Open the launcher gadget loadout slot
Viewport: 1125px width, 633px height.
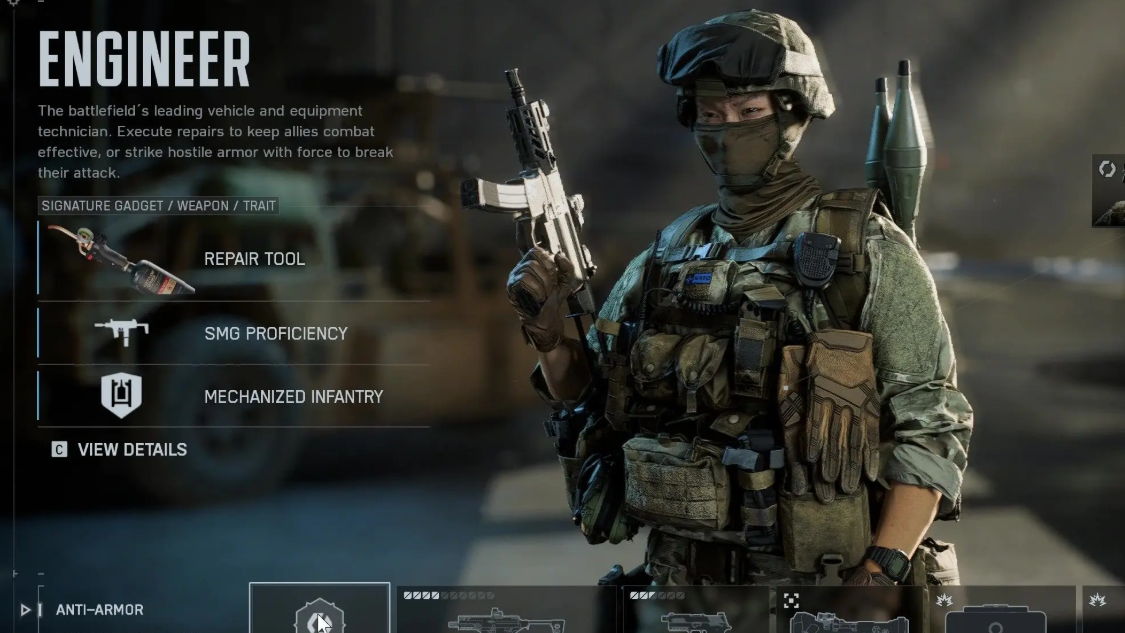tap(852, 611)
